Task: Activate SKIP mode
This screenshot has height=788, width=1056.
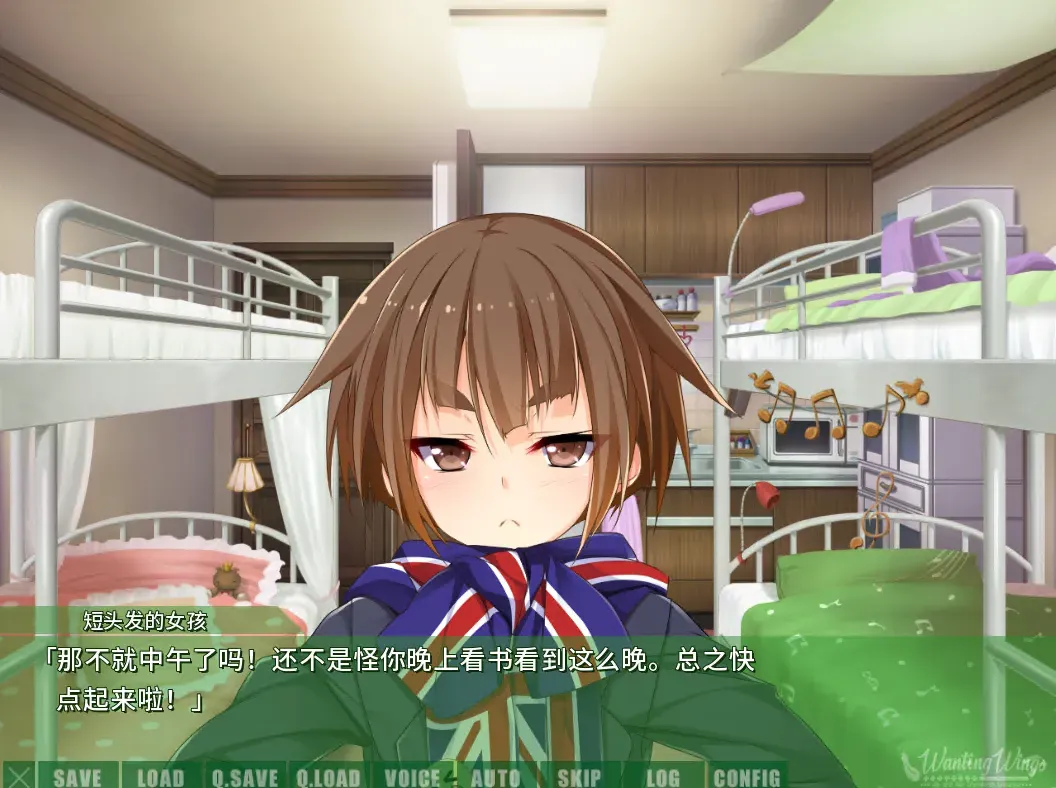Action: pyautogui.click(x=579, y=777)
